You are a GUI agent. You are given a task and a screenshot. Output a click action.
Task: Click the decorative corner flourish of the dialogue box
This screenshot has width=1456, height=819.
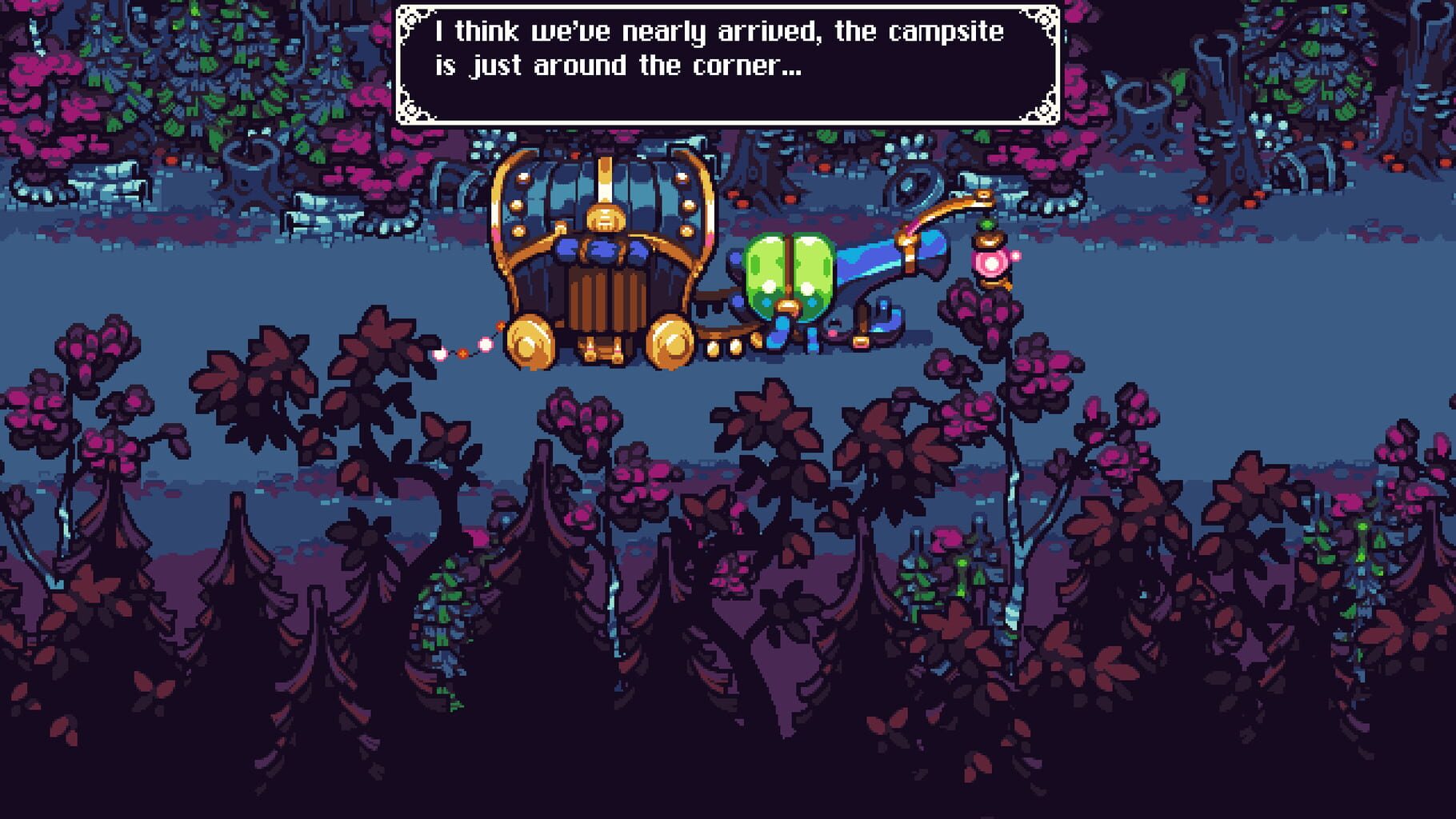coord(413,18)
